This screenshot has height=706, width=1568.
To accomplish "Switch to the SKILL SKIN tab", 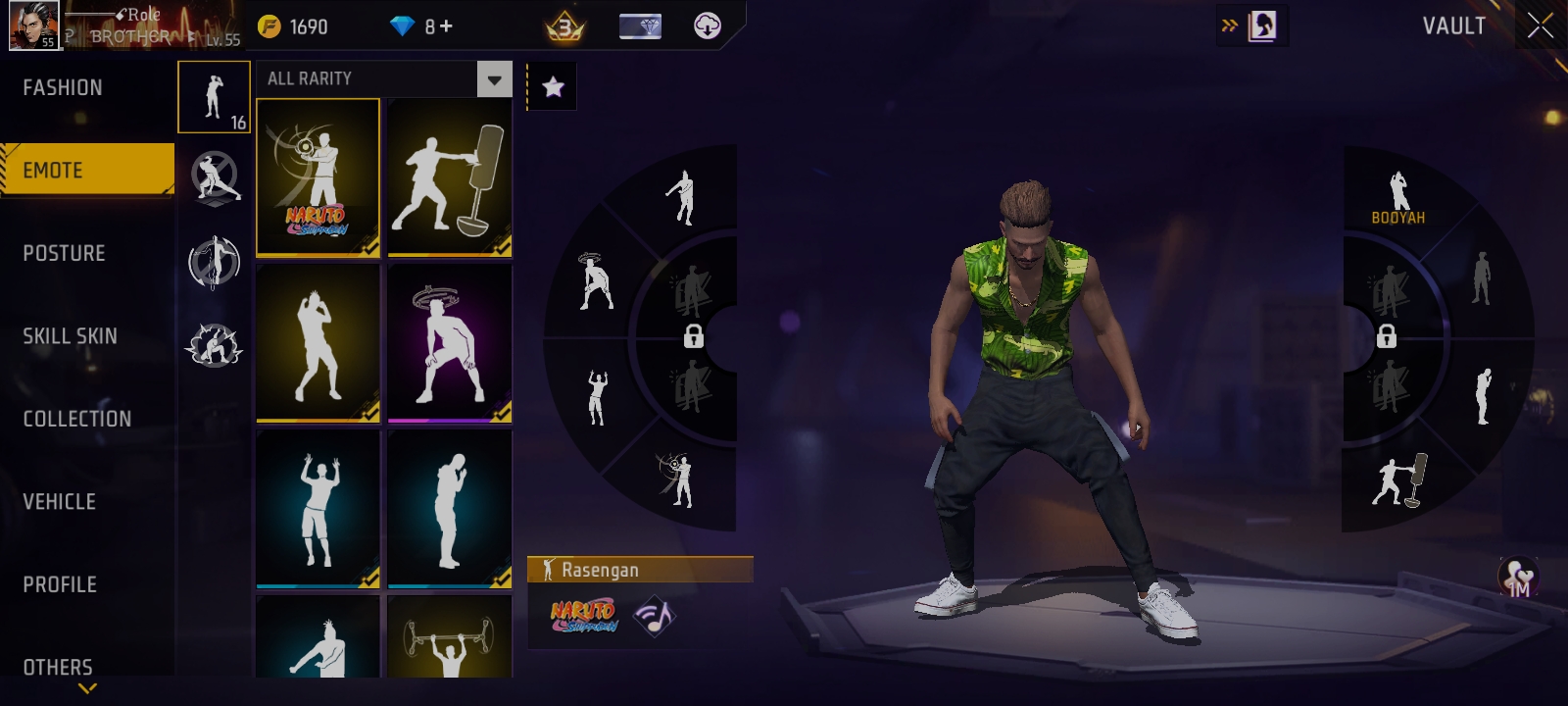I will [69, 335].
